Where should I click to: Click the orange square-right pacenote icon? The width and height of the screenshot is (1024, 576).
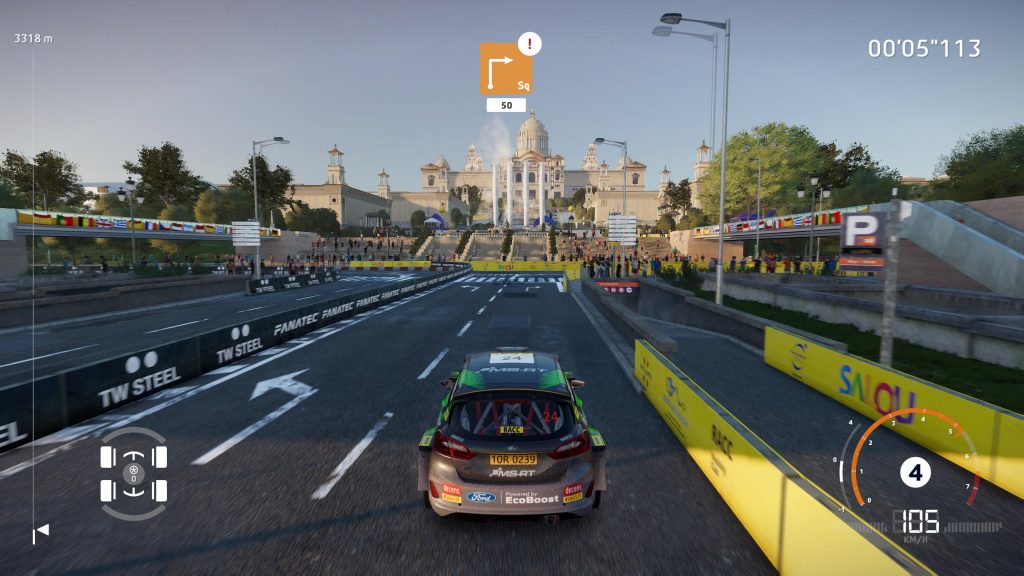(505, 69)
